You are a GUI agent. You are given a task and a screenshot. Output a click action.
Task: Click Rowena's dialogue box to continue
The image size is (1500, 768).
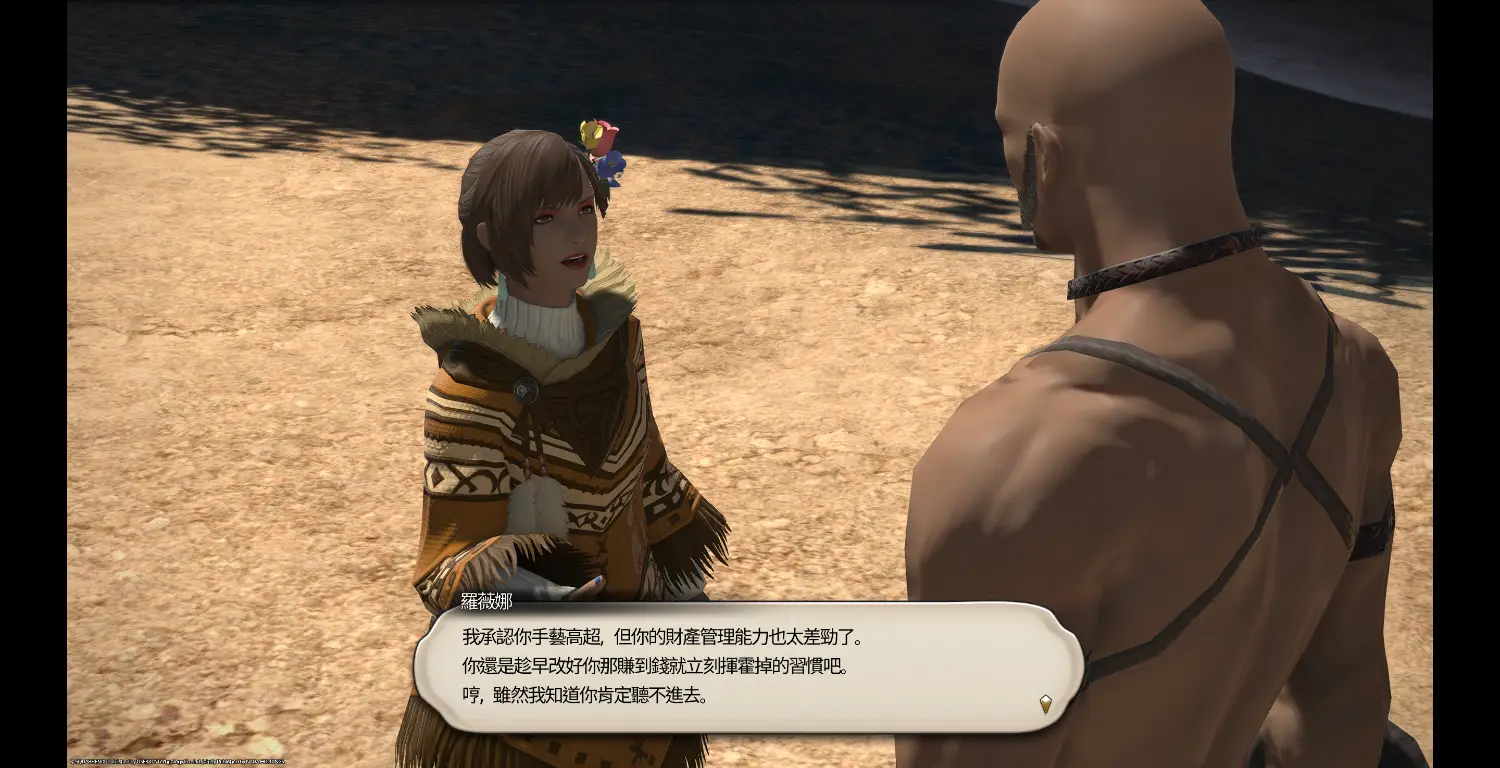pyautogui.click(x=748, y=666)
